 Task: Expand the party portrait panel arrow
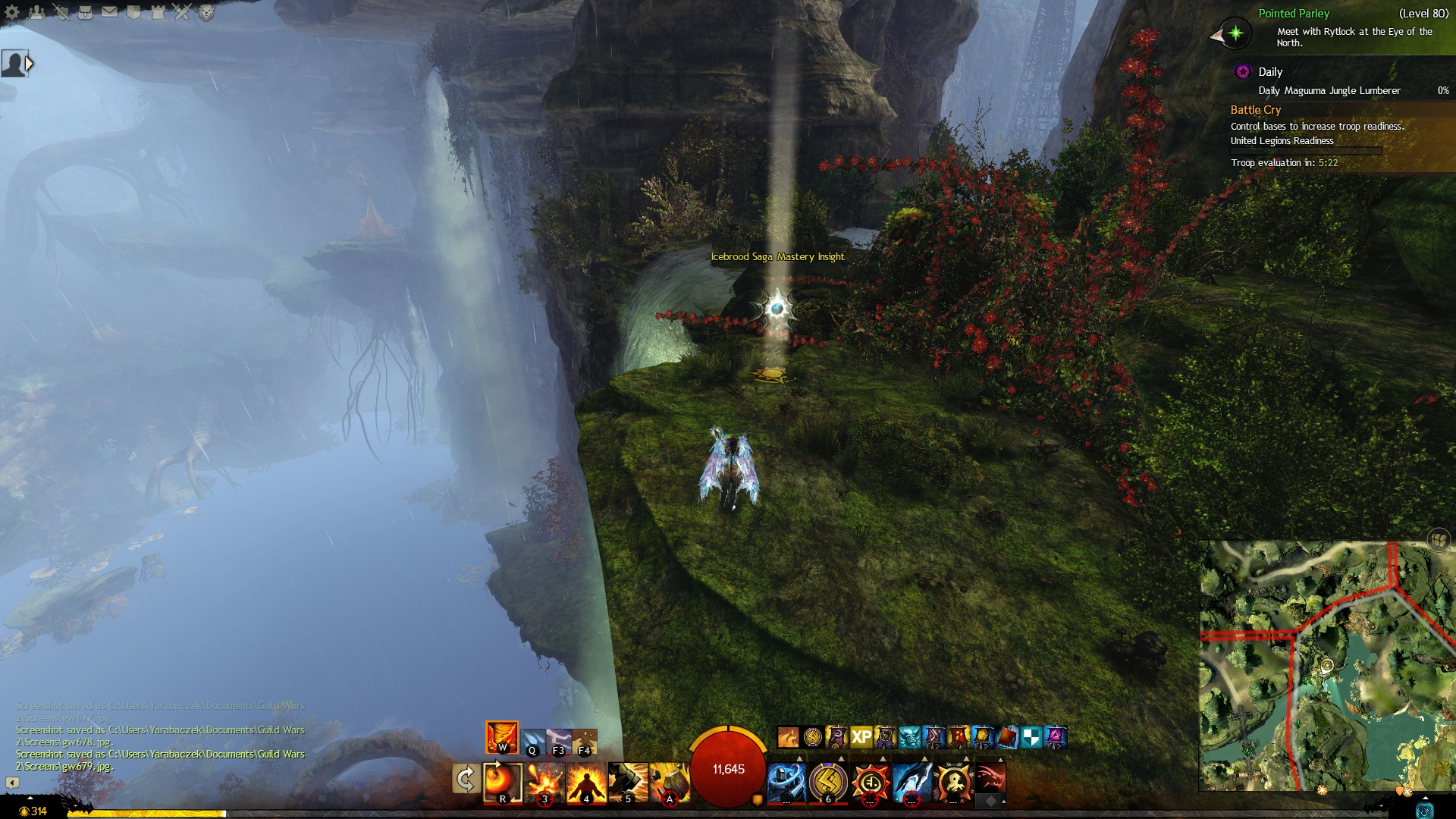[x=30, y=64]
